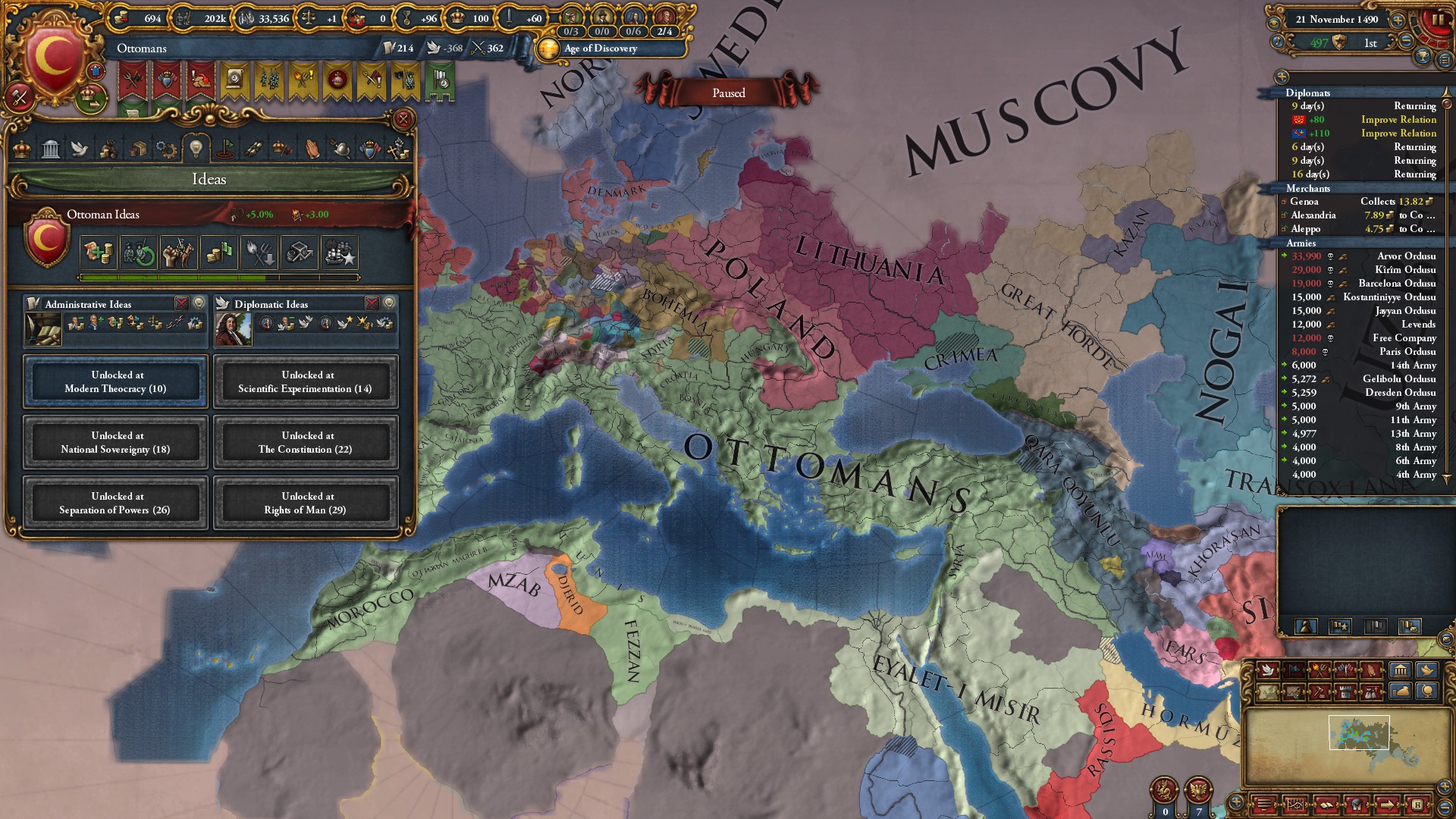The width and height of the screenshot is (1456, 819).
Task: Open the ledger graph icon beside the minimap
Action: coord(1294,805)
